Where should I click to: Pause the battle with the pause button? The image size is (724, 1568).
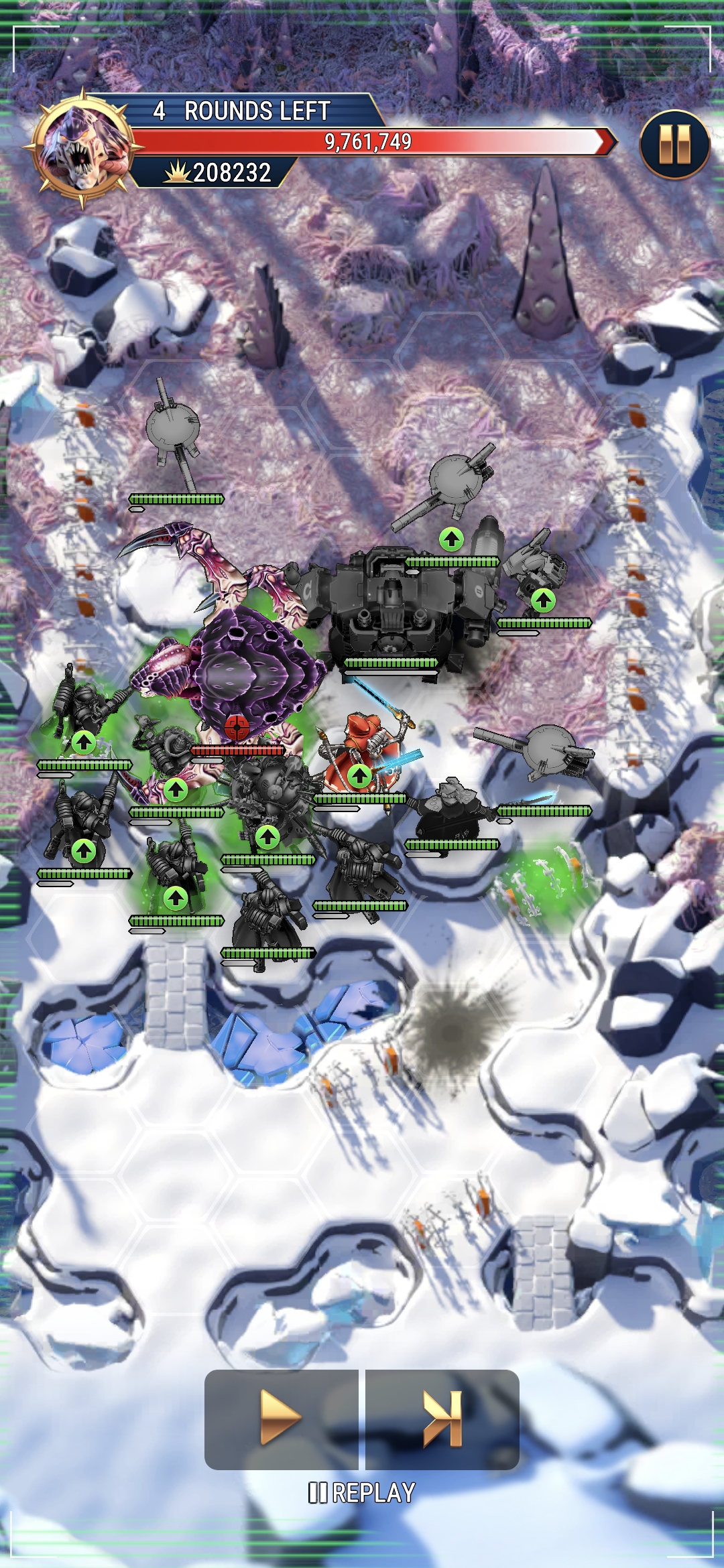tap(674, 145)
